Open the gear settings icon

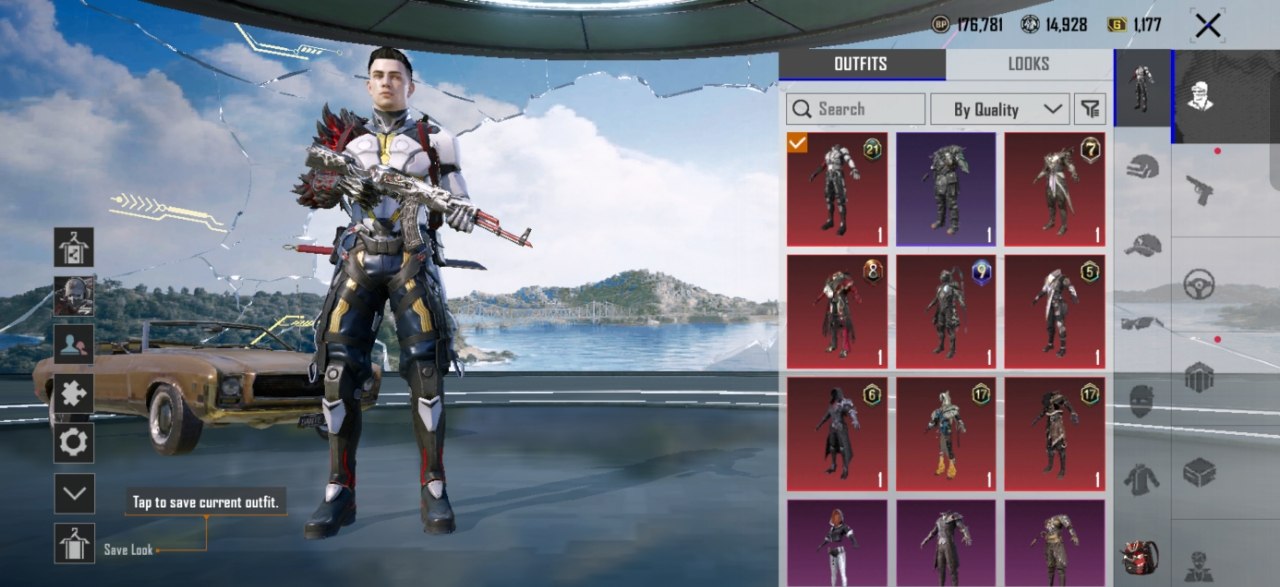tap(74, 442)
